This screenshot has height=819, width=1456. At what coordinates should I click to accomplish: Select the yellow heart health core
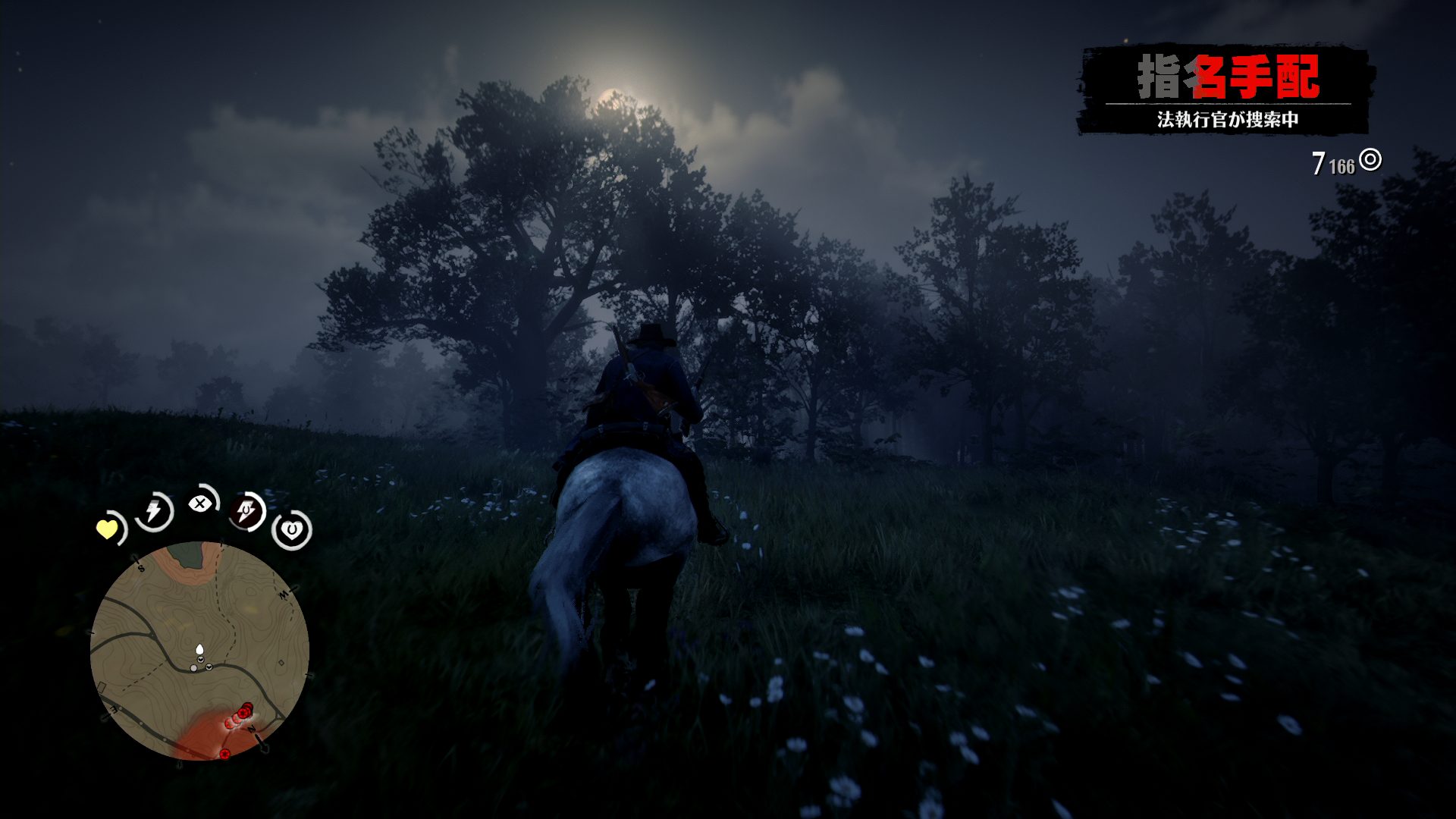click(x=108, y=529)
